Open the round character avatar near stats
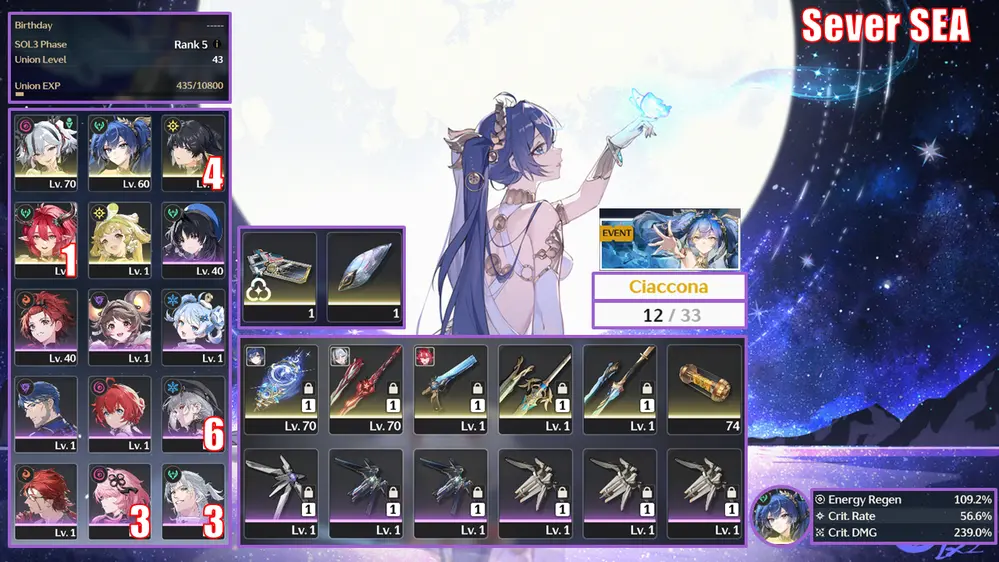The height and width of the screenshot is (562, 999). (x=780, y=516)
